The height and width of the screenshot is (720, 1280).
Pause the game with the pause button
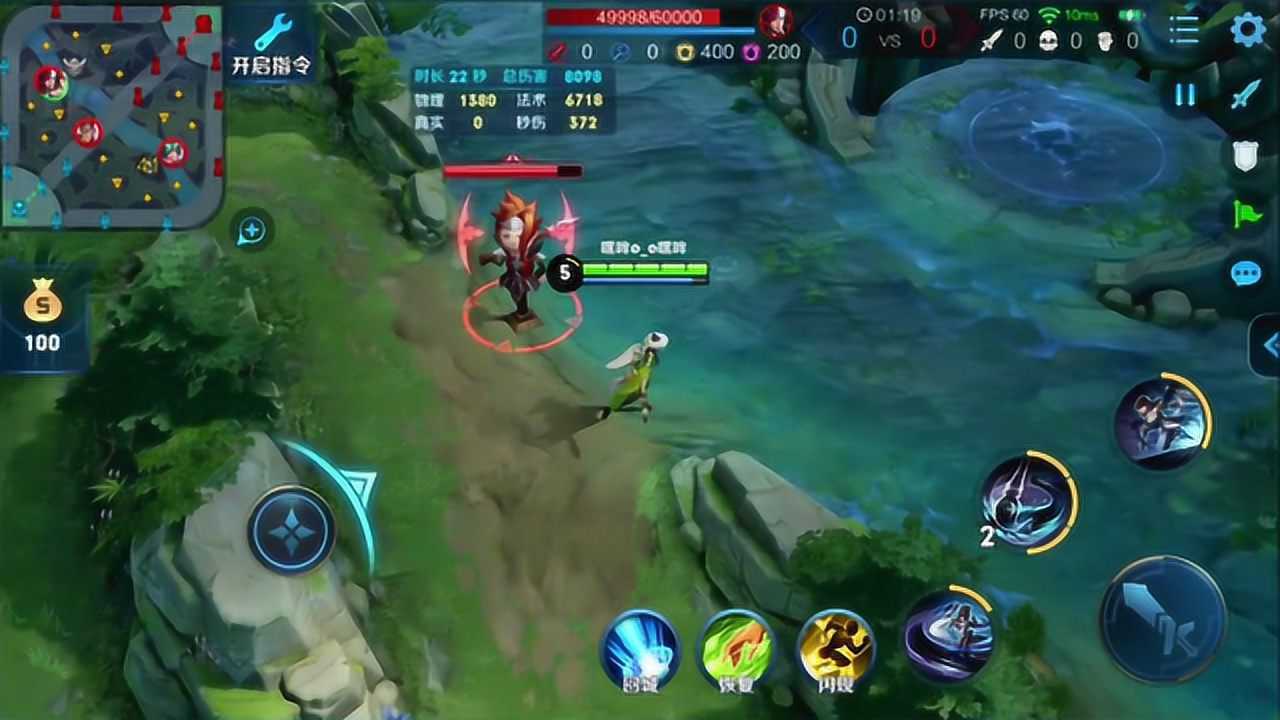tap(1185, 95)
